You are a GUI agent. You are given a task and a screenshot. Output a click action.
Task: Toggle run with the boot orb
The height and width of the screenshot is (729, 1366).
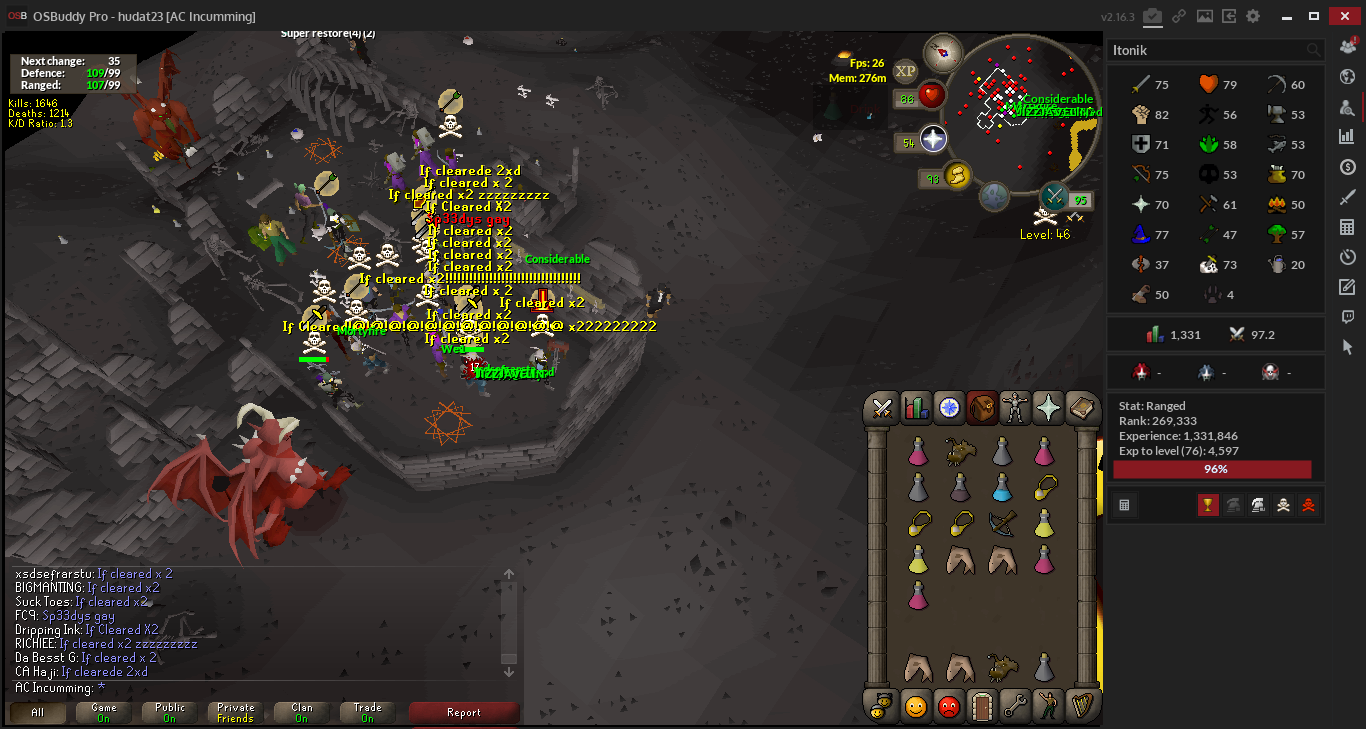pyautogui.click(x=957, y=176)
